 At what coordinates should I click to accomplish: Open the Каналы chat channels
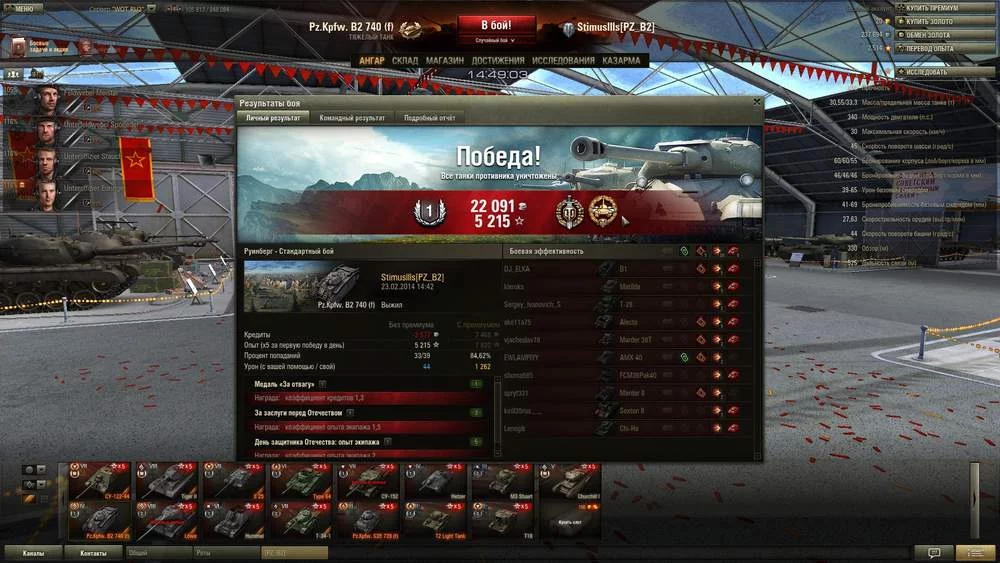pos(33,552)
